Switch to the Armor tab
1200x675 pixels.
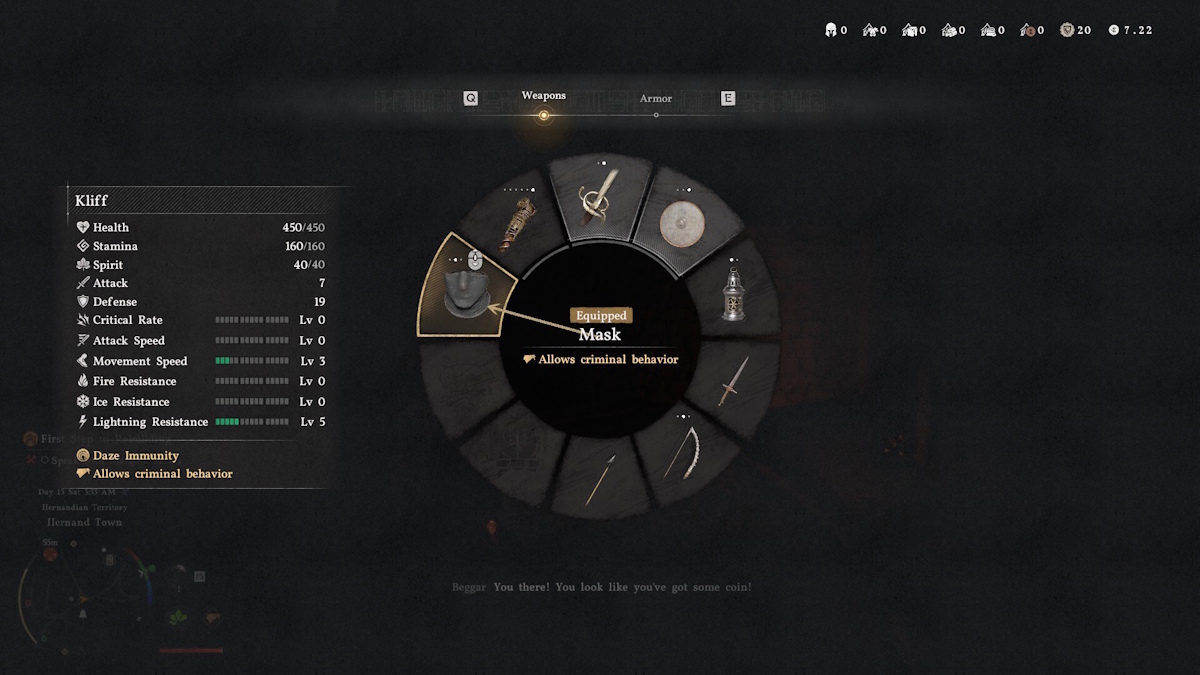click(656, 99)
